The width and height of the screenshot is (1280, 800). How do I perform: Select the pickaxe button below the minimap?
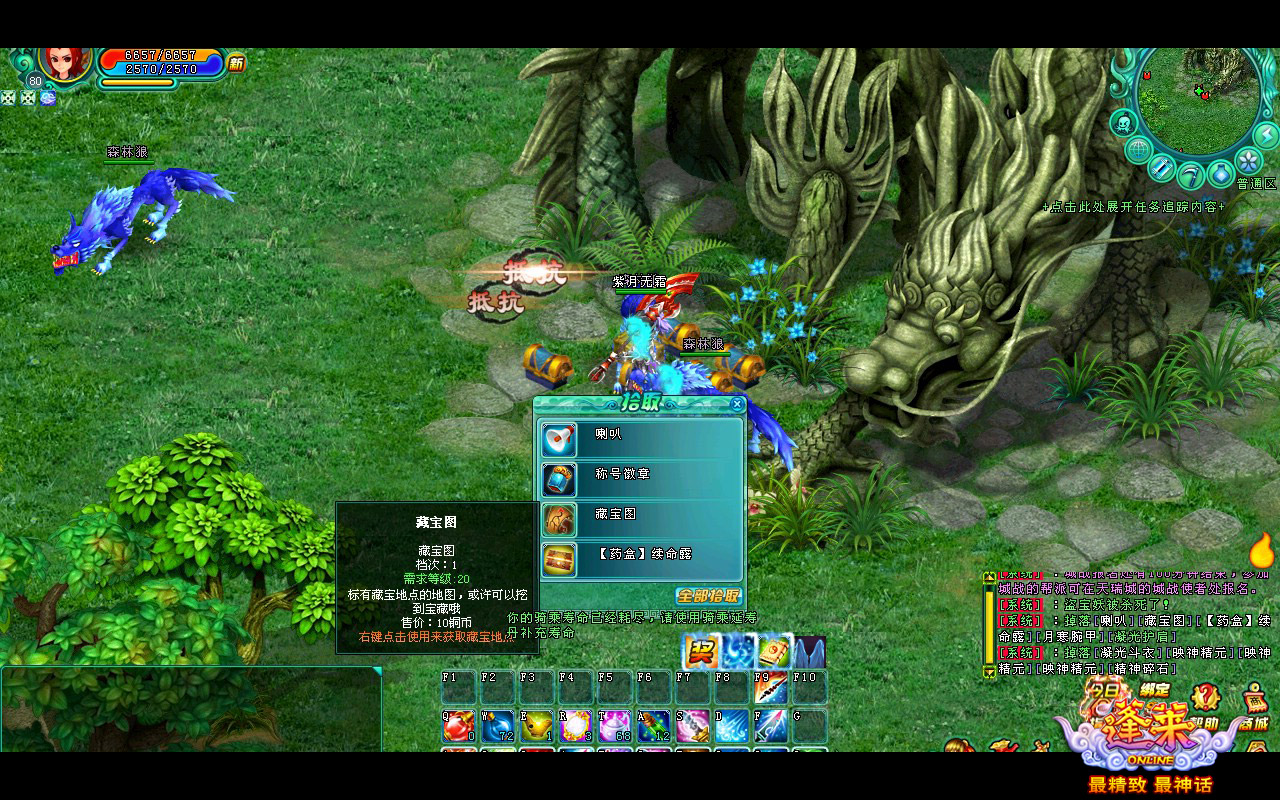click(1190, 176)
